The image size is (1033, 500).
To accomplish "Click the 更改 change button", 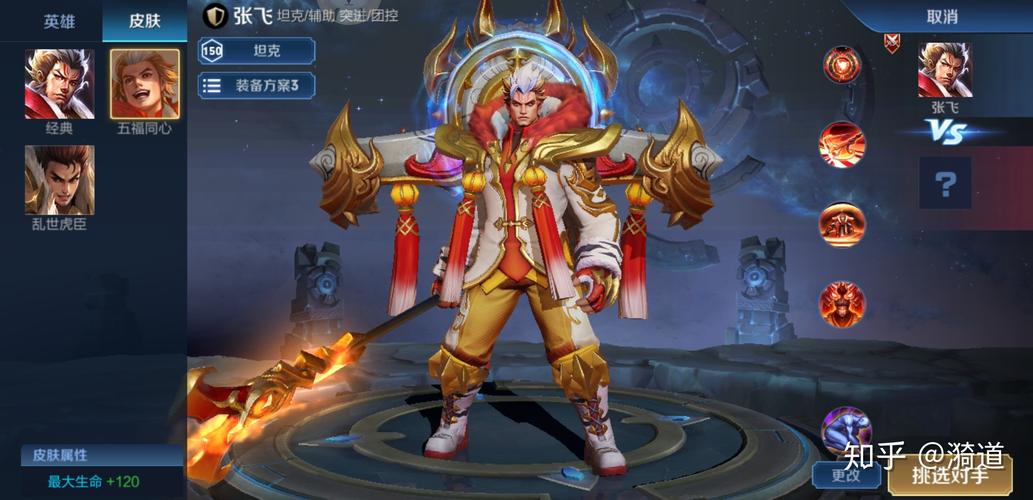I will pyautogui.click(x=845, y=476).
